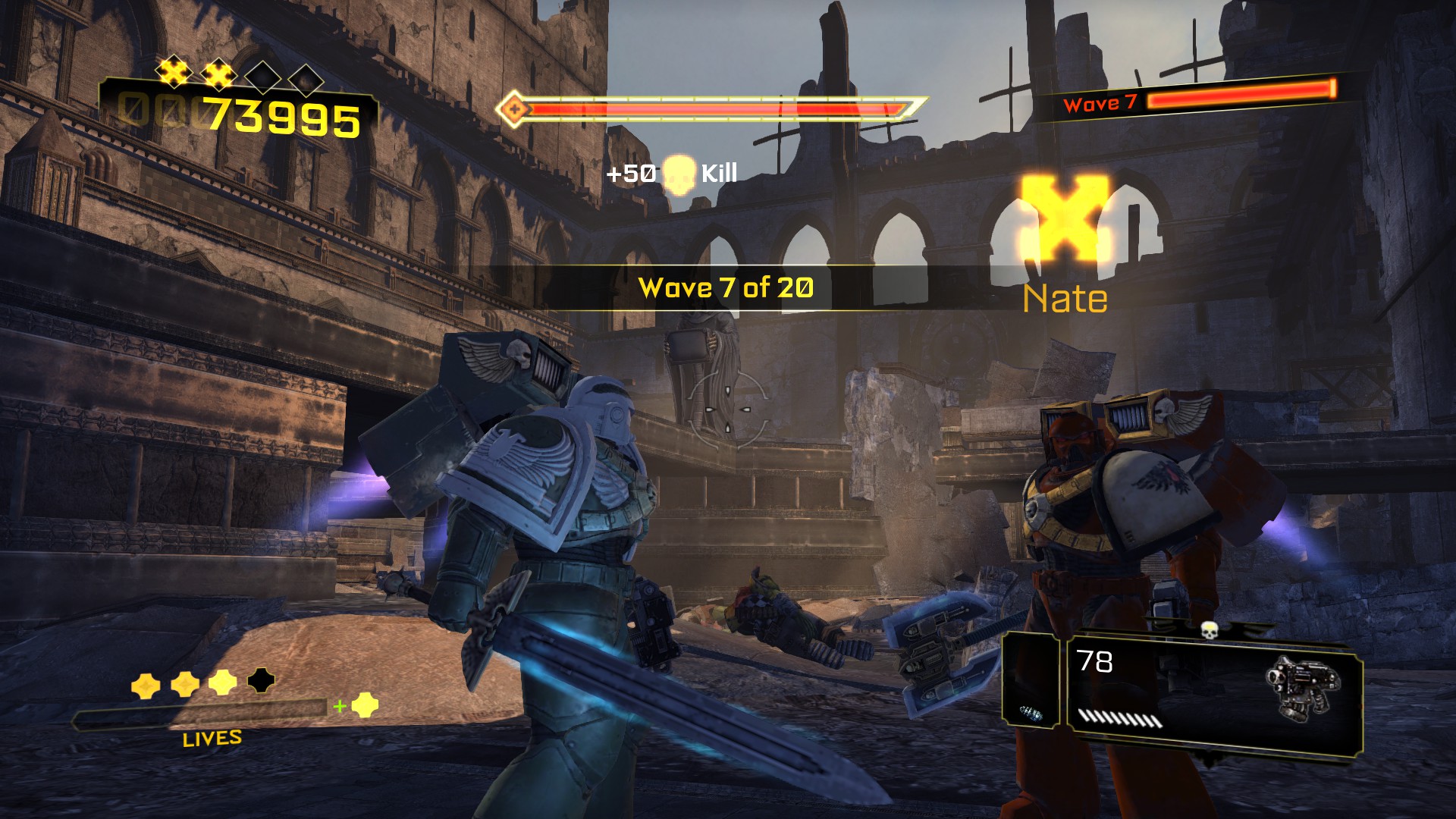
Task: Select teammate Nate's yellow X marker
Action: pos(1065,216)
